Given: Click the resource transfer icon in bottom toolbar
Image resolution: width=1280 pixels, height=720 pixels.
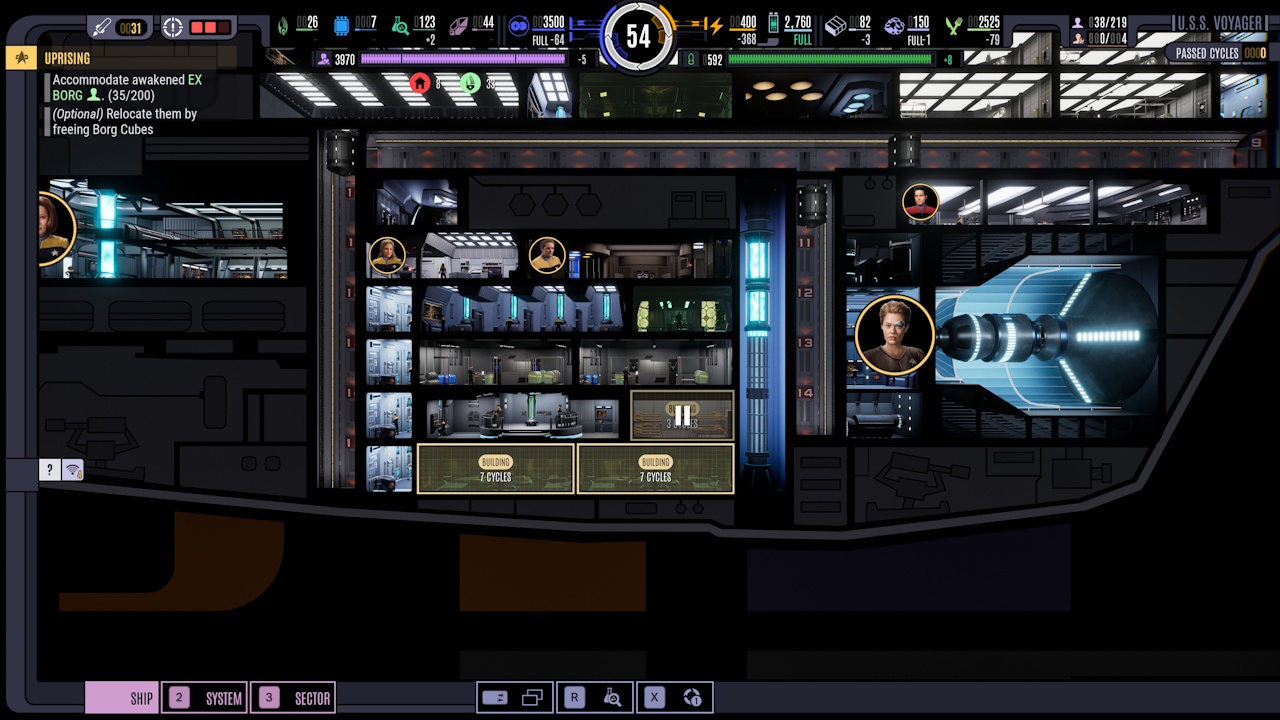Looking at the screenshot, I should pyautogui.click(x=495, y=697).
